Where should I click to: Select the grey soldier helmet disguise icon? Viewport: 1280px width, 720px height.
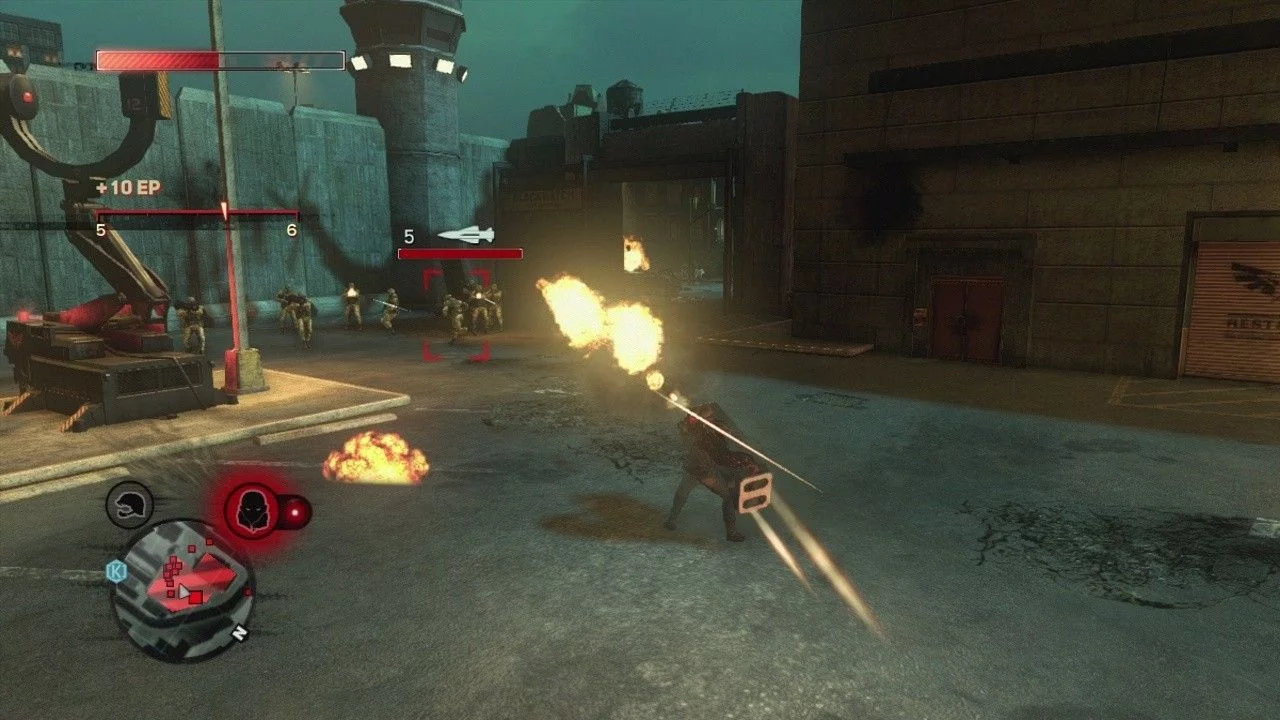coord(129,504)
